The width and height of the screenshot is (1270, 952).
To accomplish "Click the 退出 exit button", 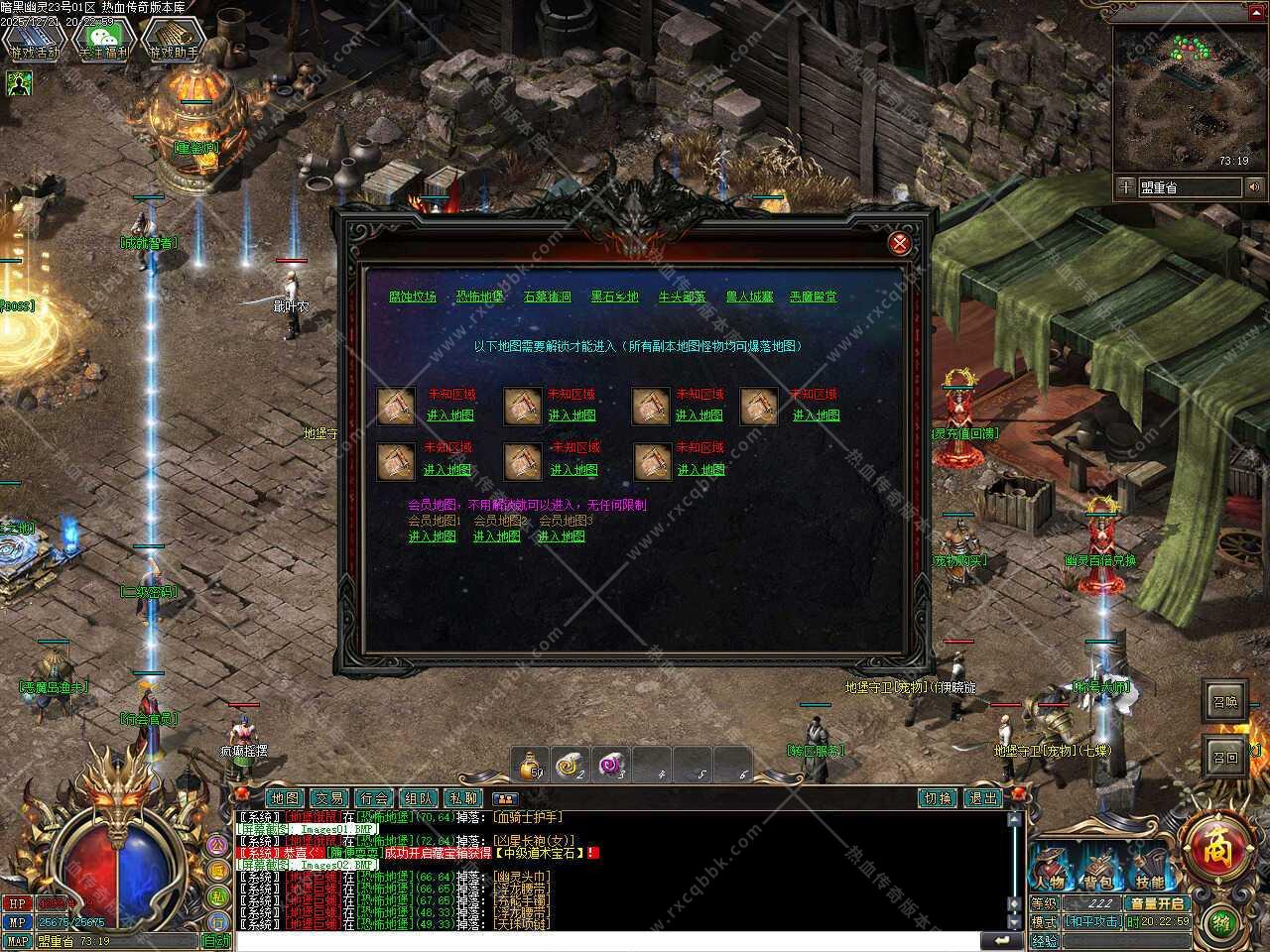I will [983, 798].
